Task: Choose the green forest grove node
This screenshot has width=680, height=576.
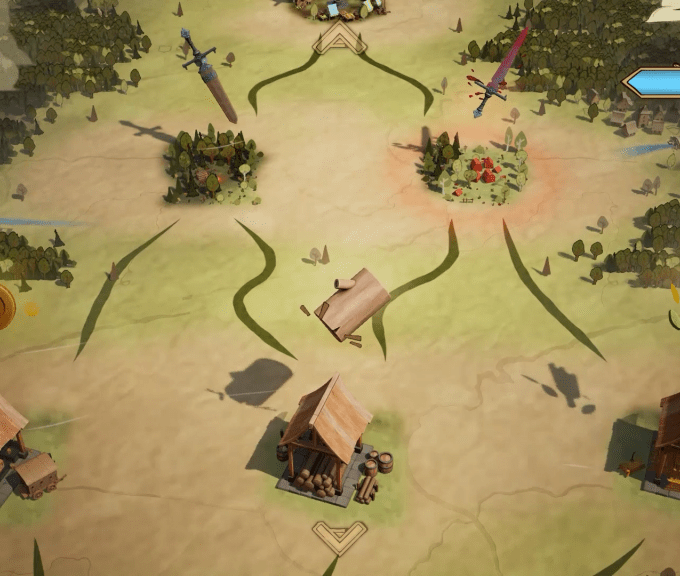Action: (213, 164)
